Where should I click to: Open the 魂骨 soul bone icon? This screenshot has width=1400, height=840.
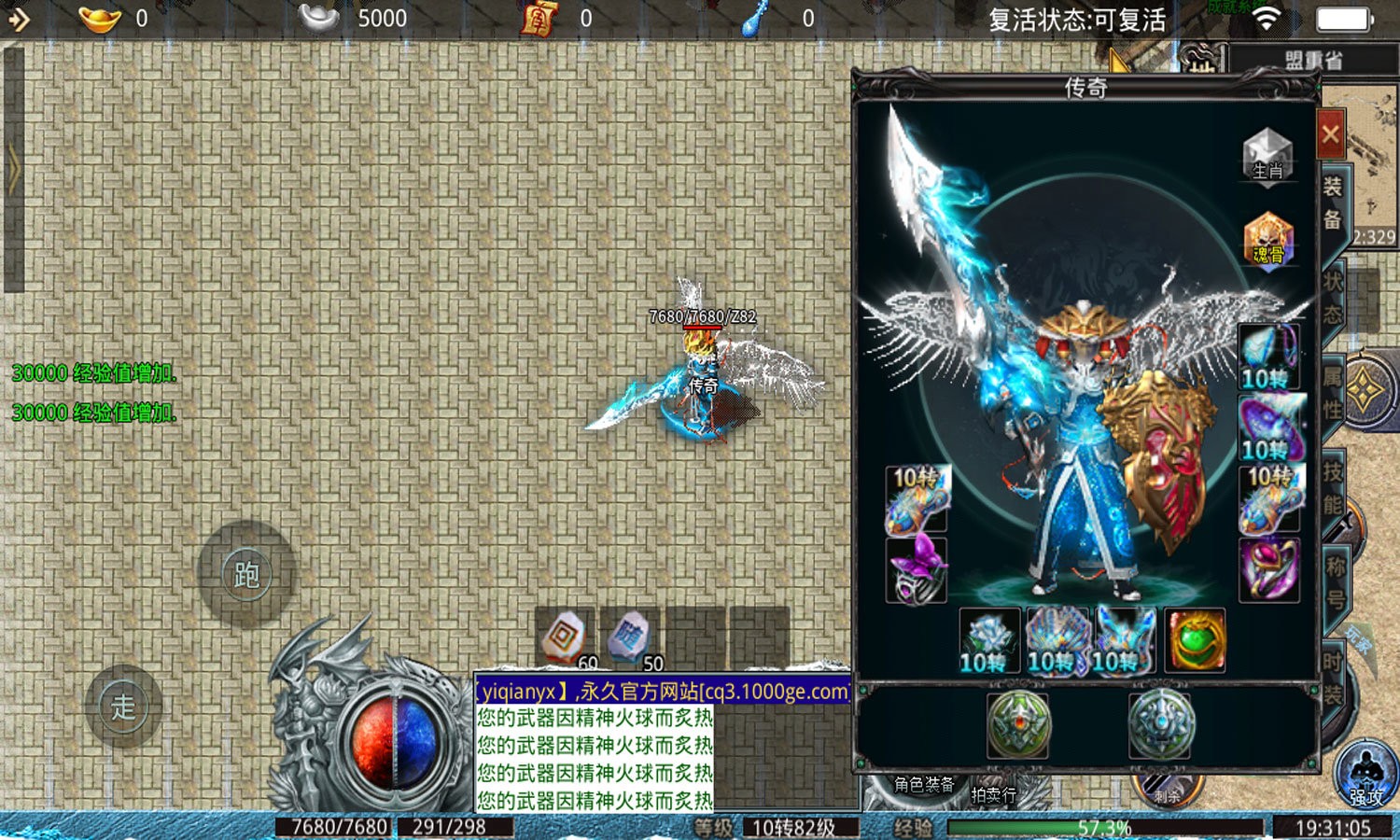point(1267,240)
